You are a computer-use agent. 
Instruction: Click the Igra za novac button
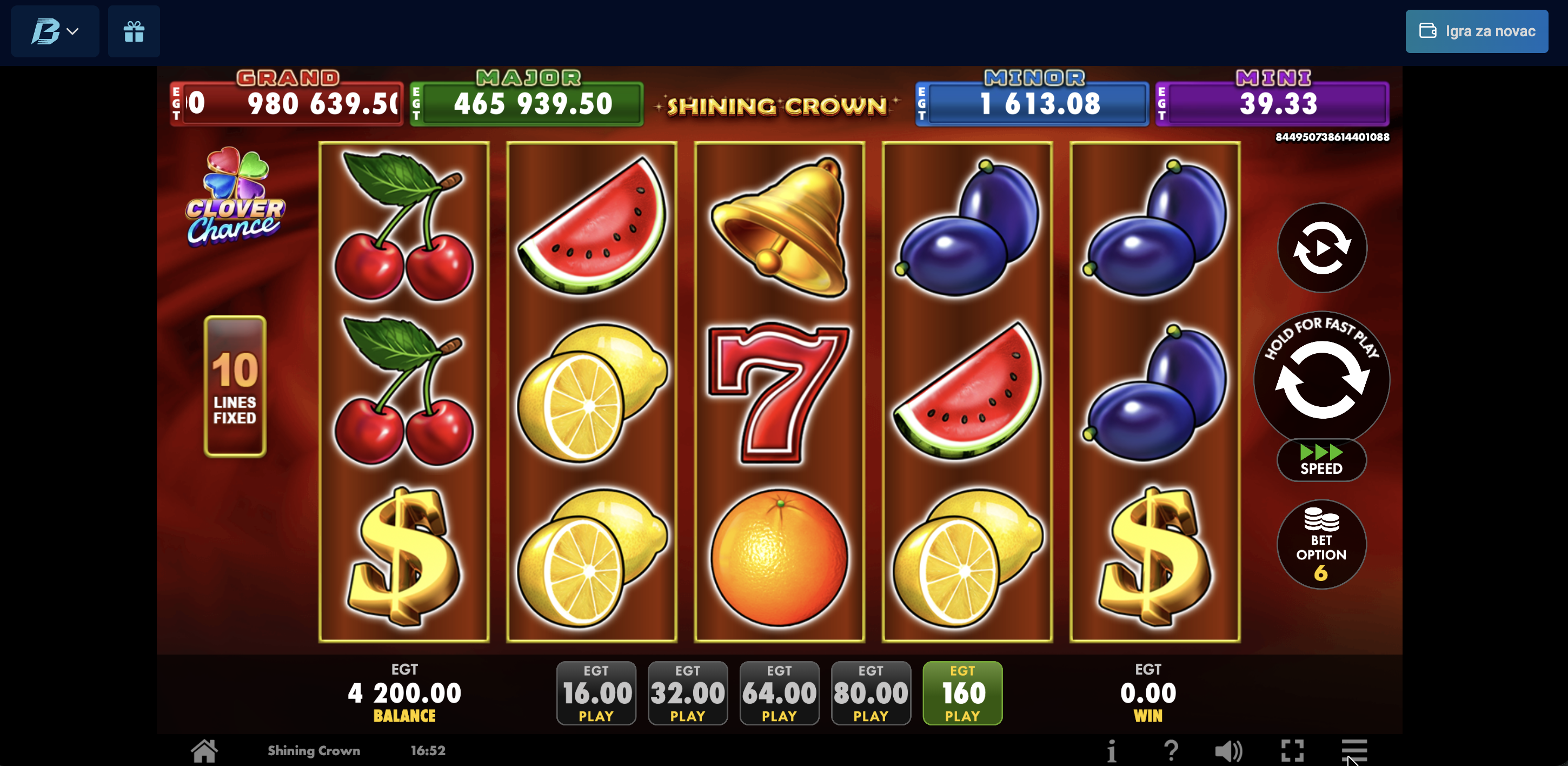pyautogui.click(x=1476, y=31)
